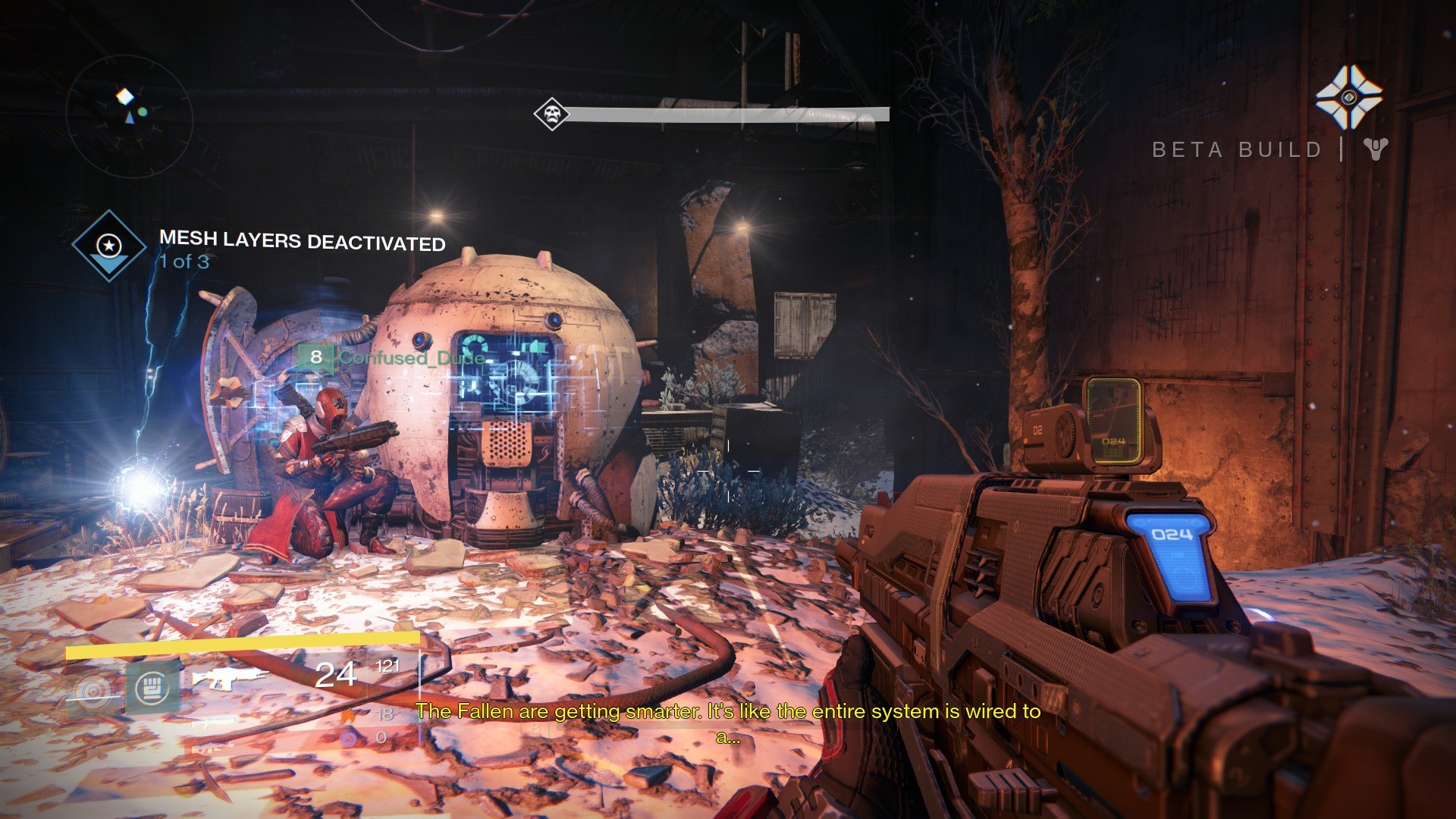1456x819 pixels.
Task: Click the purple spiral heavy ammo icon
Action: (348, 737)
